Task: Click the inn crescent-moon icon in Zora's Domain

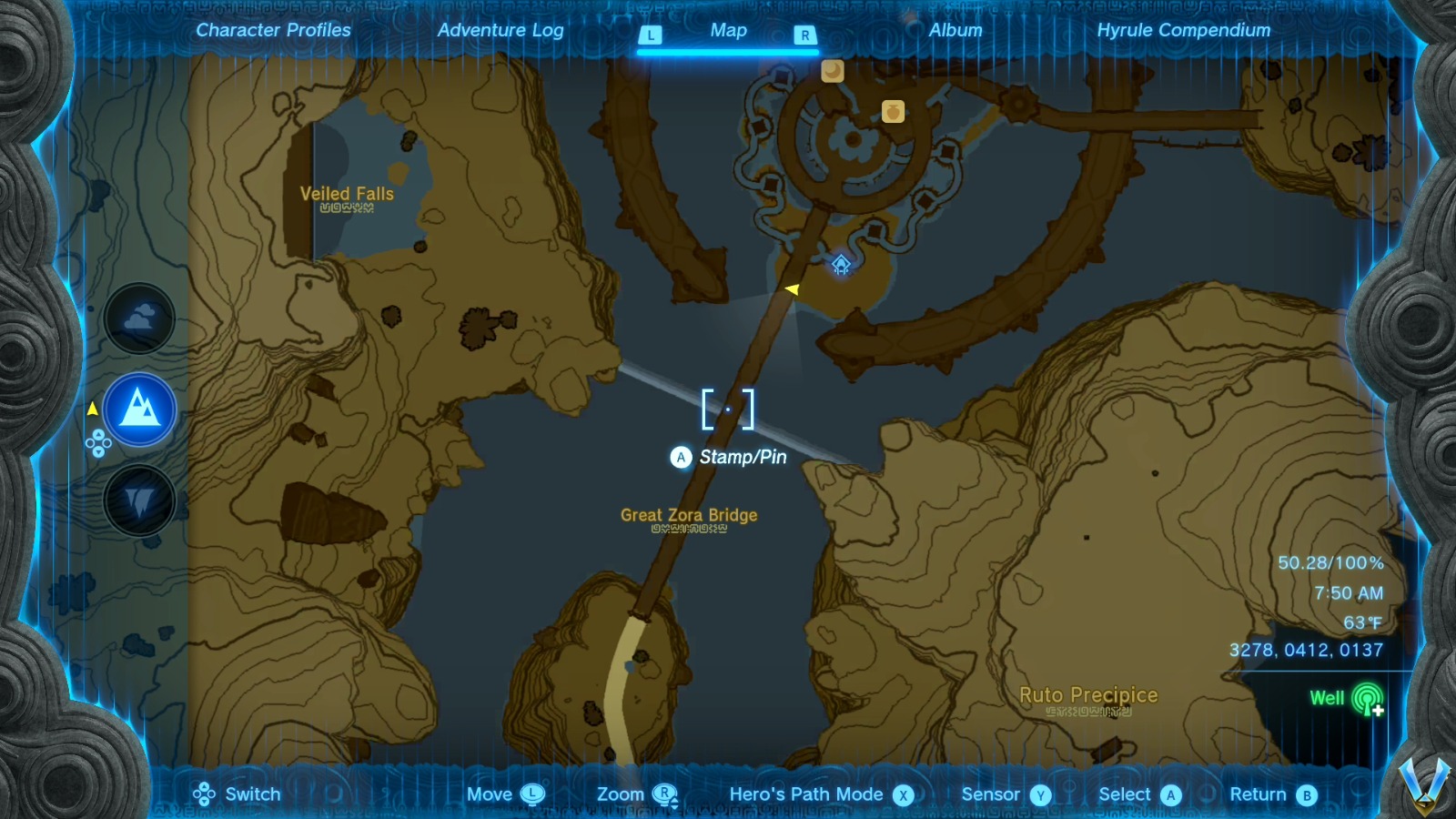Action: (831, 71)
